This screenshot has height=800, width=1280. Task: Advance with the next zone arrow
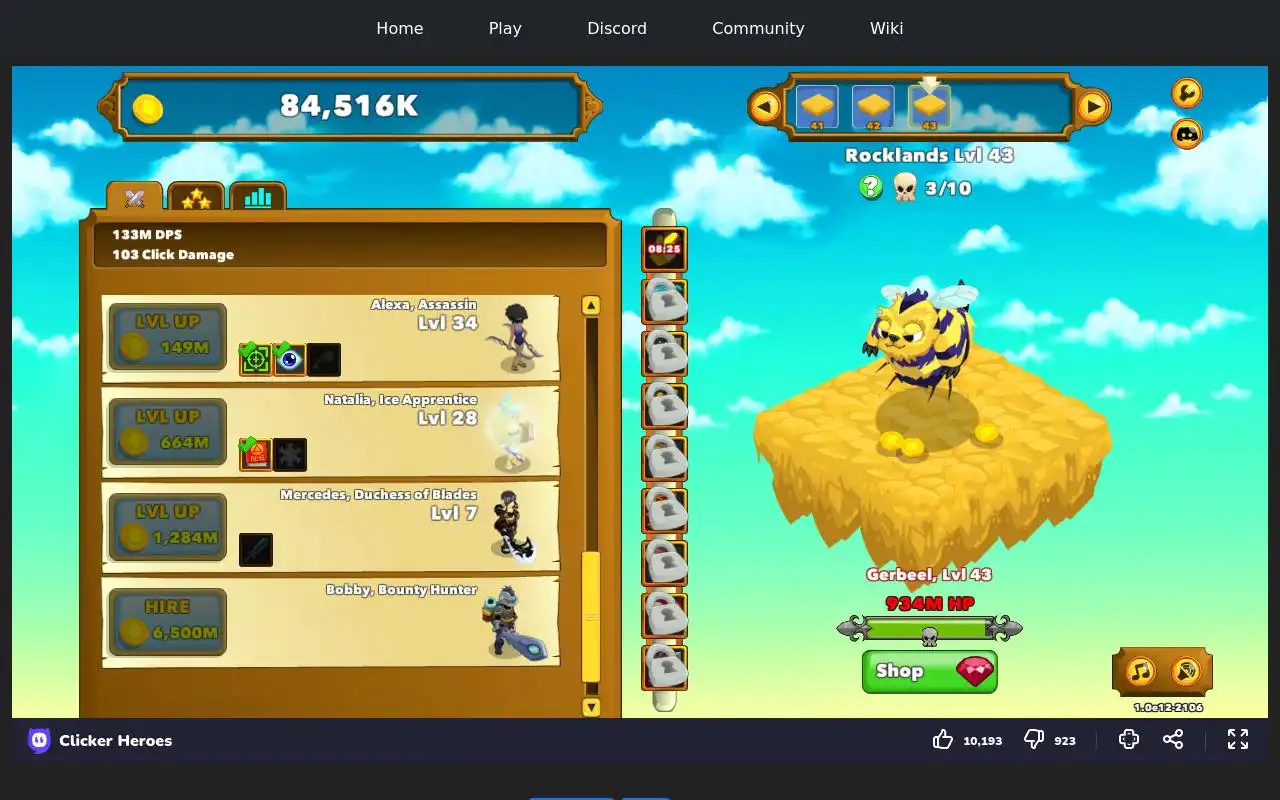tap(1093, 106)
